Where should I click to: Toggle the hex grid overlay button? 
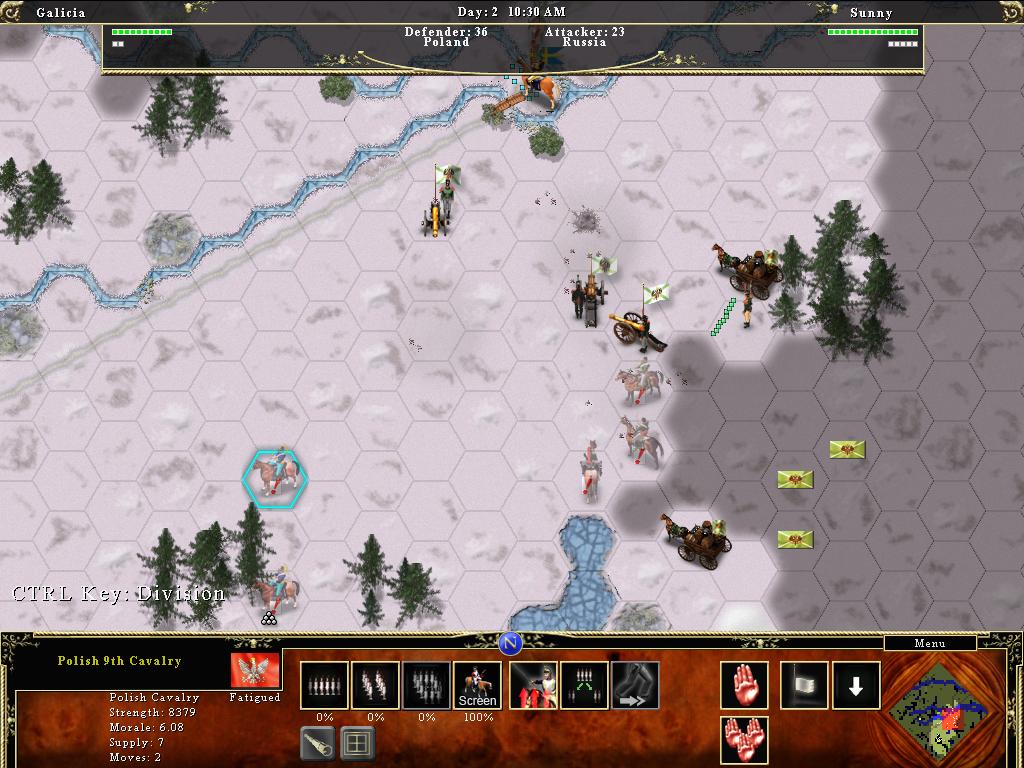[357, 742]
